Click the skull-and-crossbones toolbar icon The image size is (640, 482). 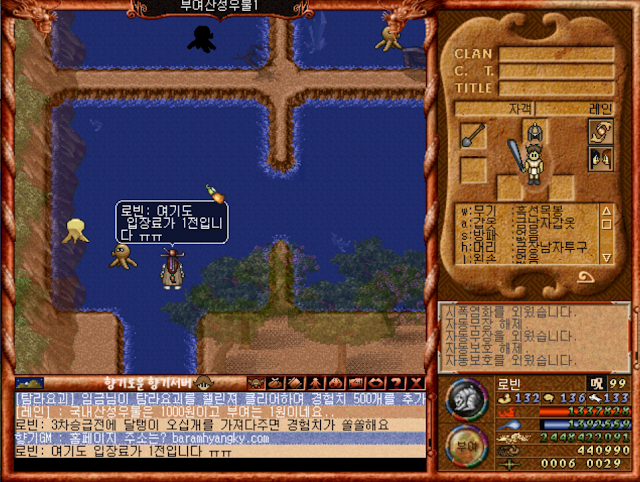(x=255, y=382)
